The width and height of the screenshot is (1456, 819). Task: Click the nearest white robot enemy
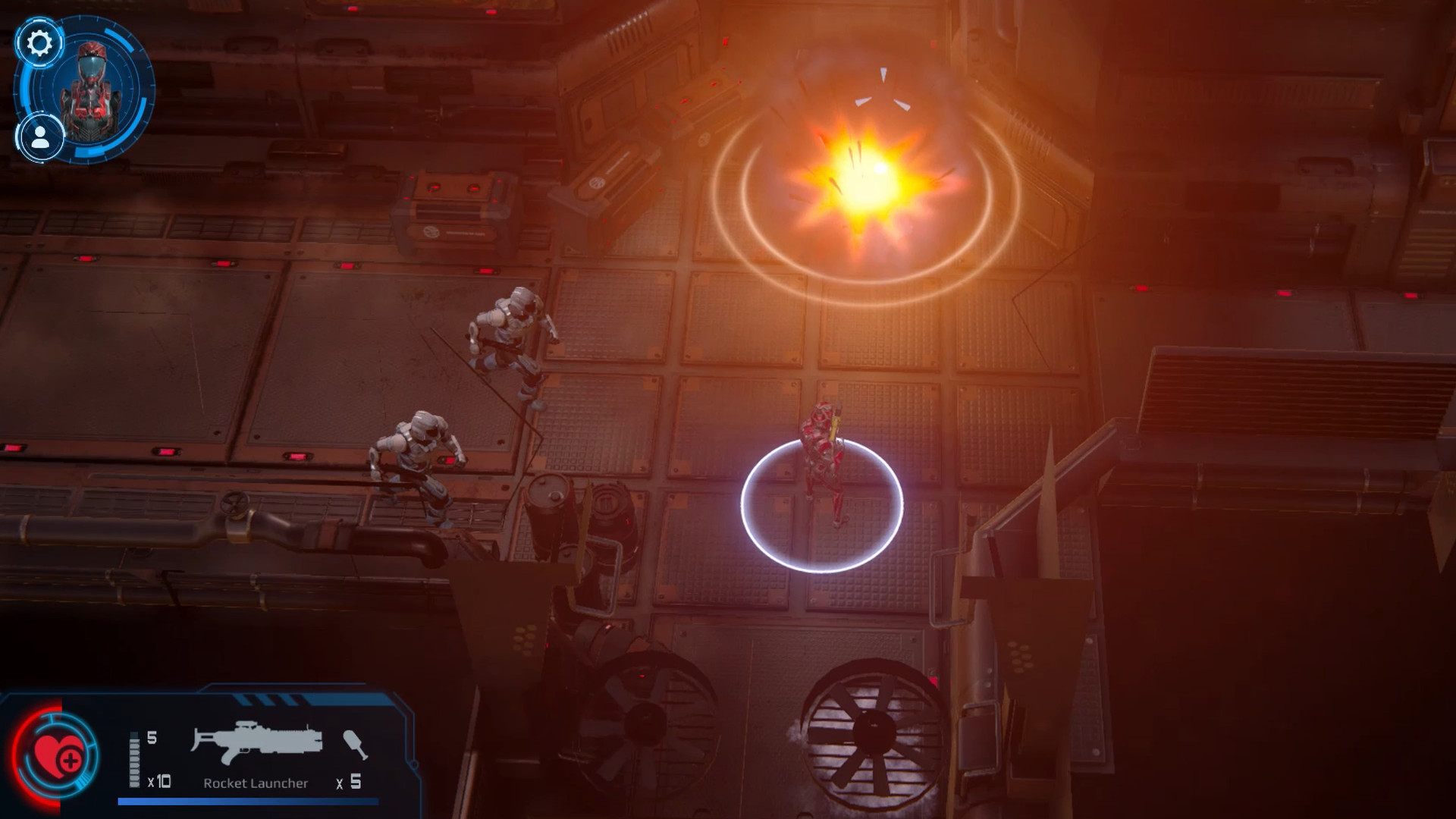[x=417, y=459]
